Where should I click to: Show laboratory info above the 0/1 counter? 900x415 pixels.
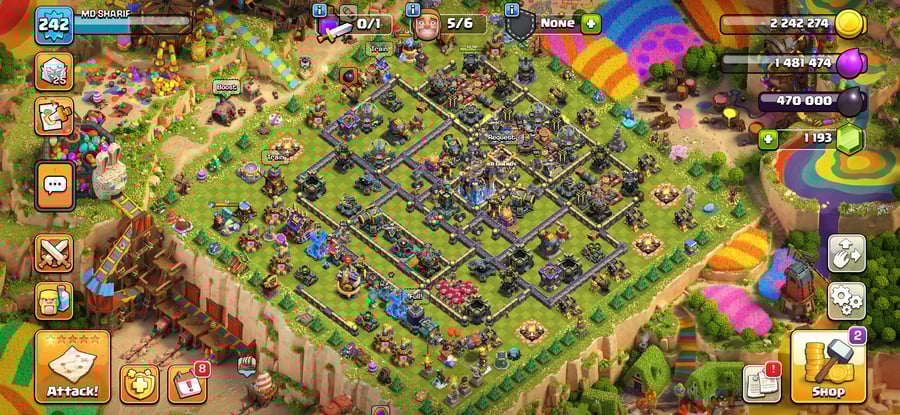pyautogui.click(x=320, y=9)
